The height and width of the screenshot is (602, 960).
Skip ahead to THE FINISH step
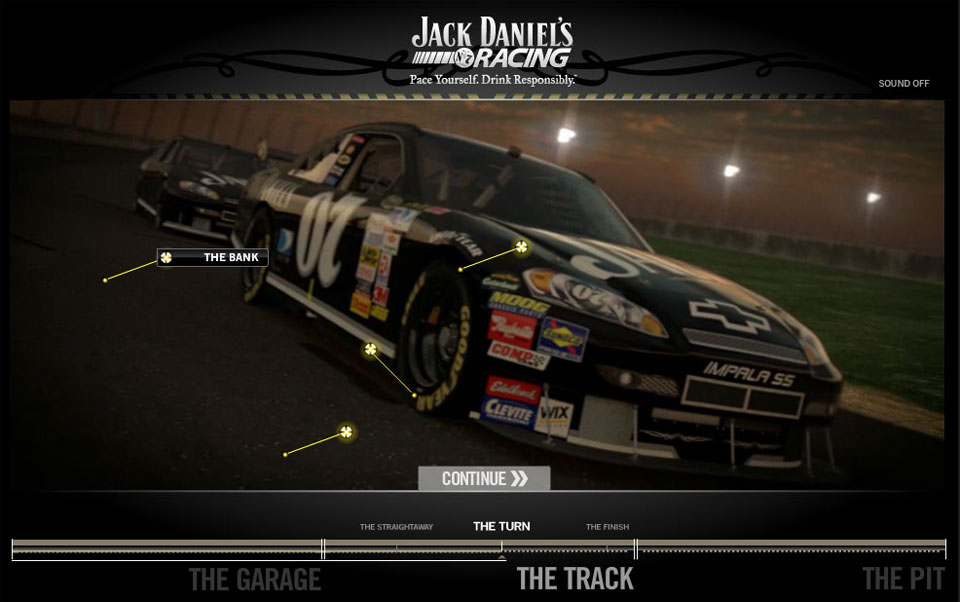tap(607, 527)
